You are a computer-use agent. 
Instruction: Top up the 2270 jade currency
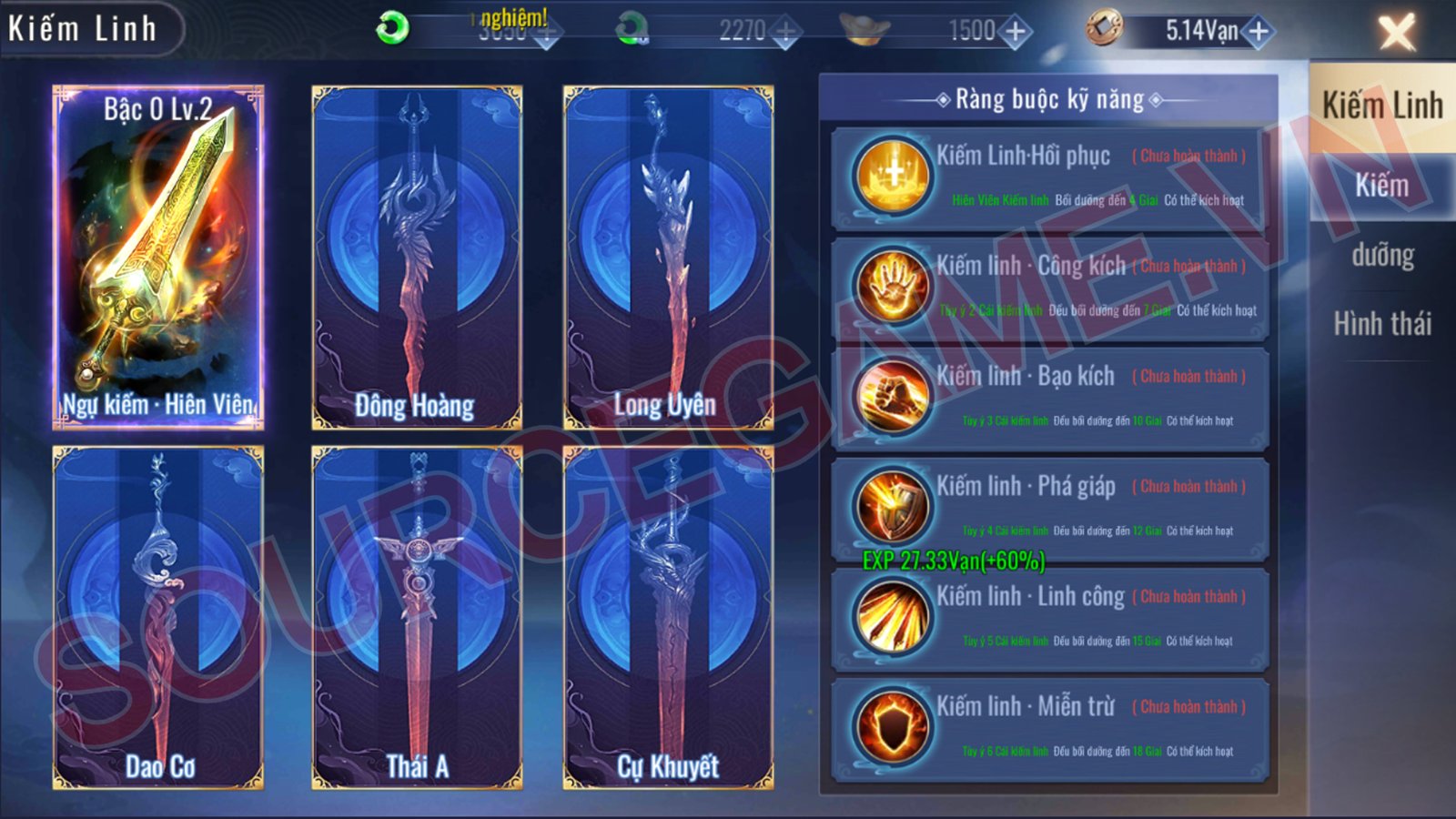coord(785,32)
